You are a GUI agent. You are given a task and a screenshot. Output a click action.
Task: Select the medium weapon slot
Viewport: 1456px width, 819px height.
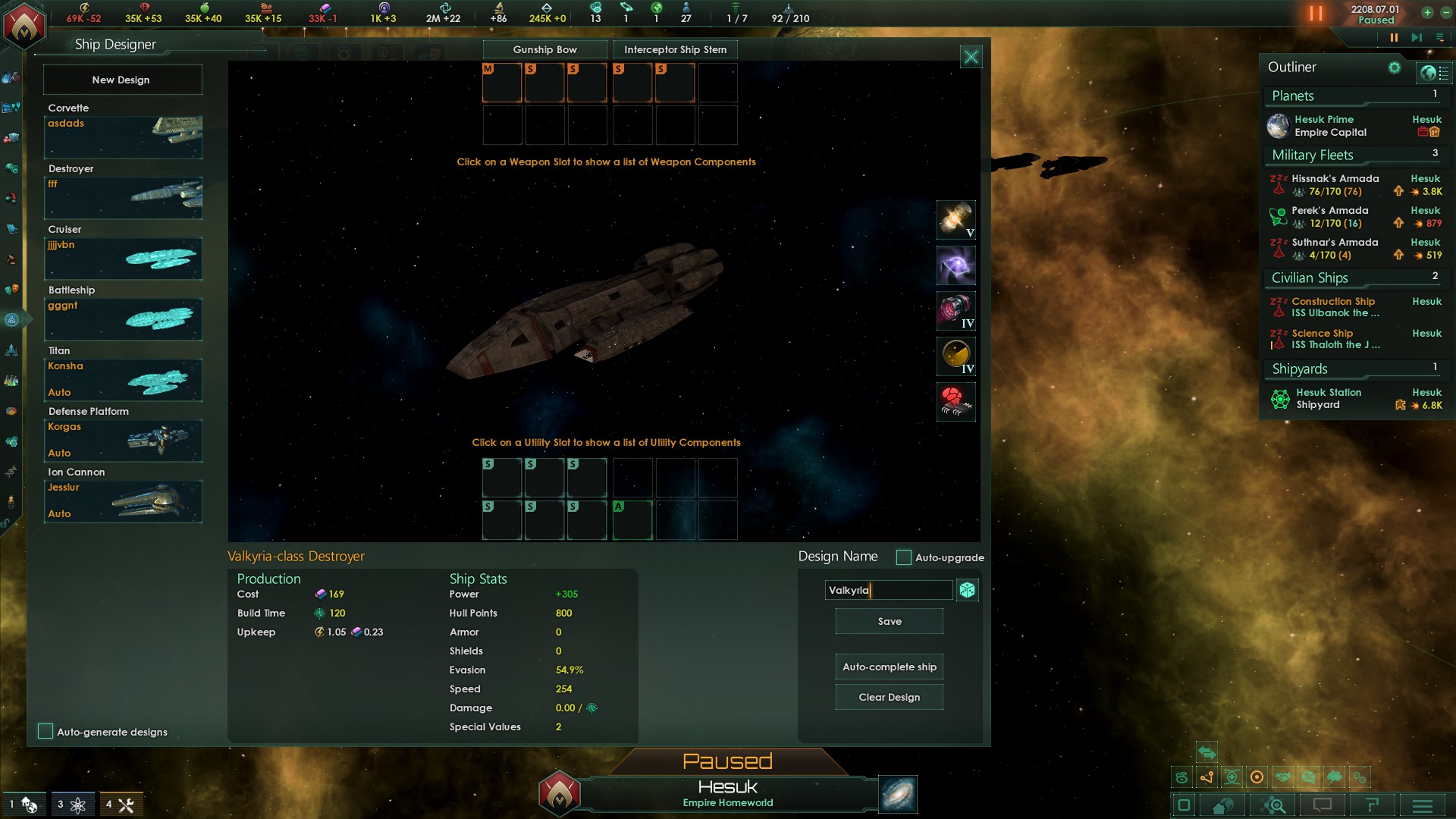pyautogui.click(x=502, y=83)
